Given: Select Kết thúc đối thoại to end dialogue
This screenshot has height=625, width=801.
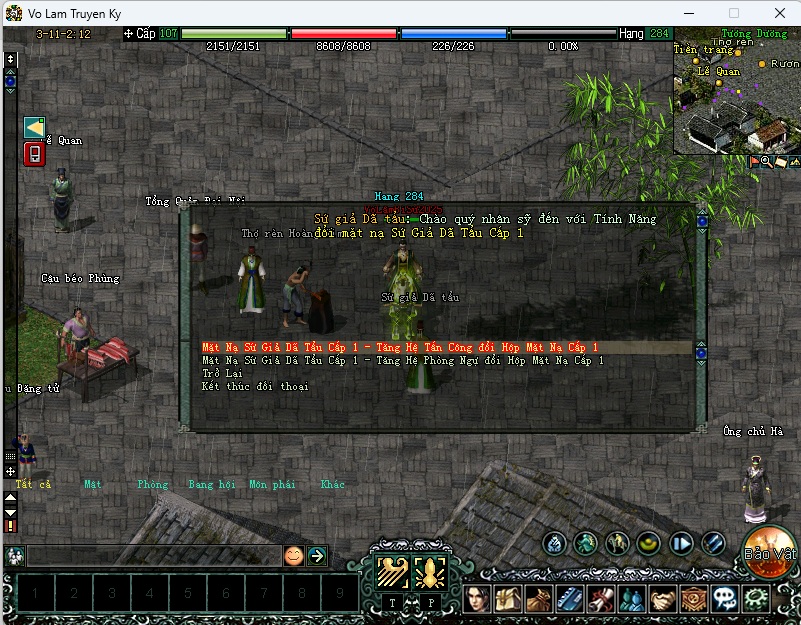Looking at the screenshot, I should (255, 386).
